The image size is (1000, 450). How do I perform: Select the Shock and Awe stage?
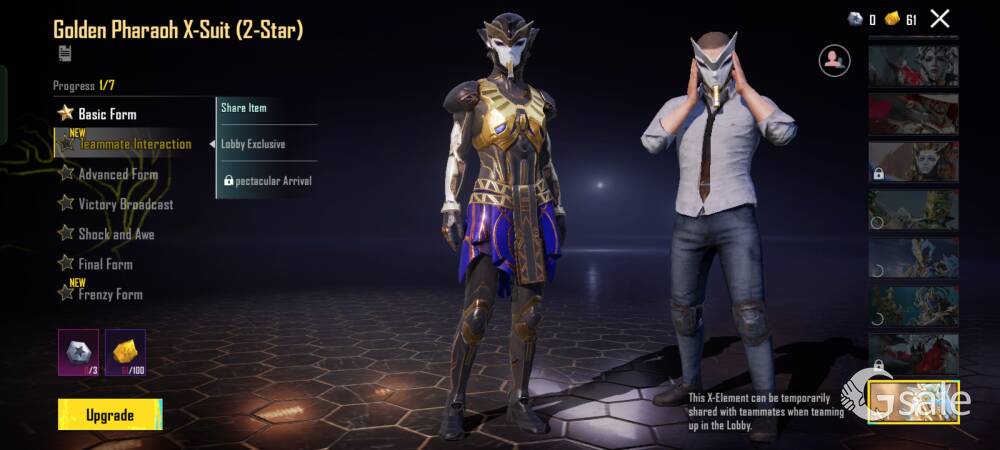116,234
